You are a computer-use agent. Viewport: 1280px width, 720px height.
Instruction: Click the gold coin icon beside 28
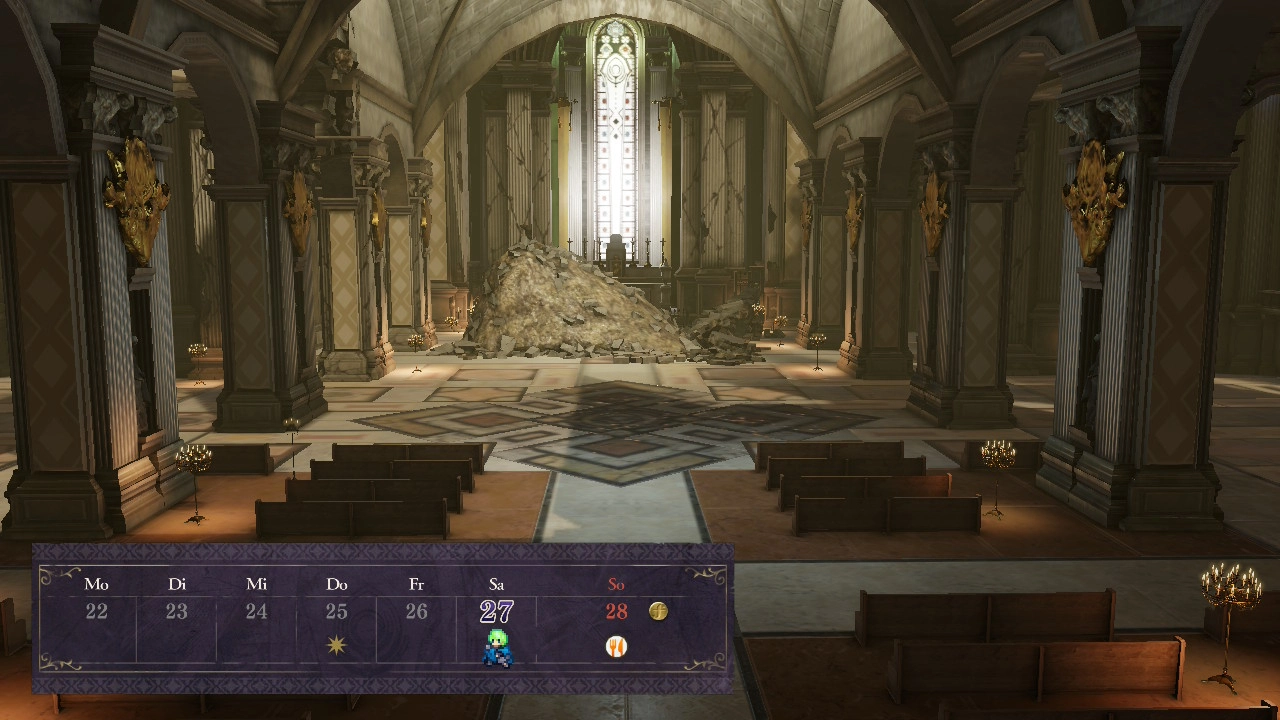coord(658,611)
